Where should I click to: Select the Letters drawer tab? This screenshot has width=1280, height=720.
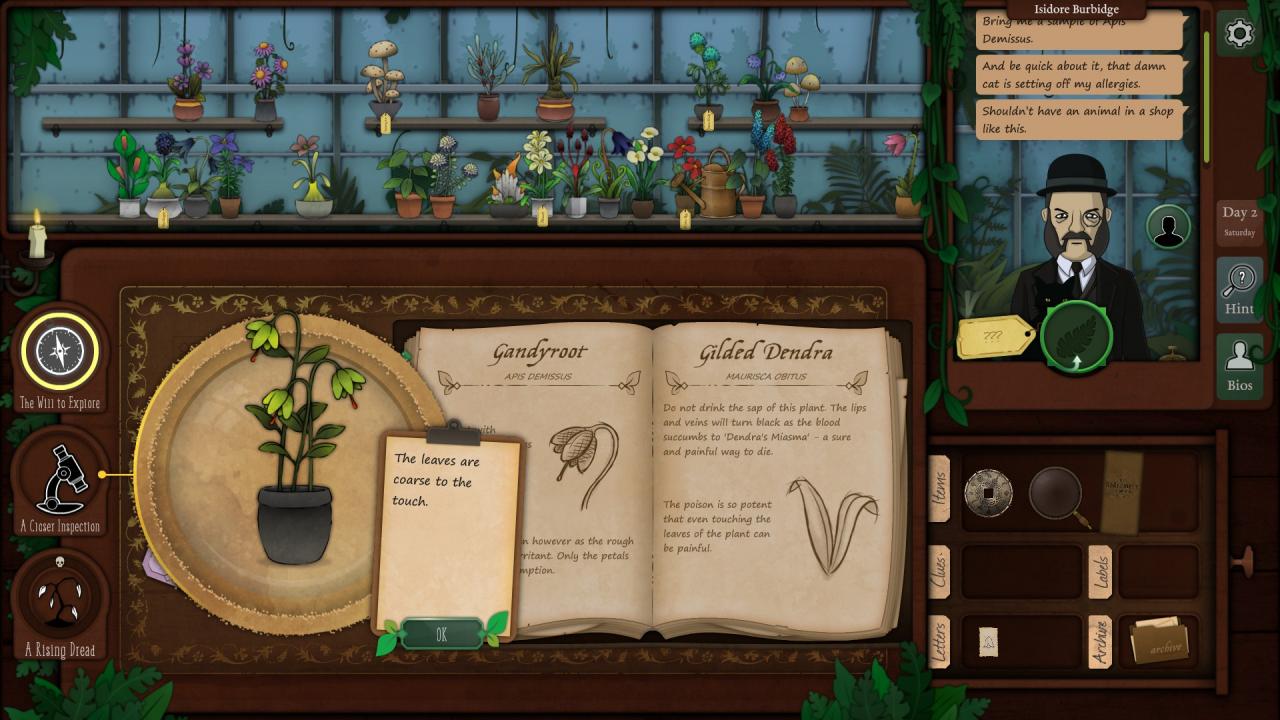pyautogui.click(x=940, y=641)
